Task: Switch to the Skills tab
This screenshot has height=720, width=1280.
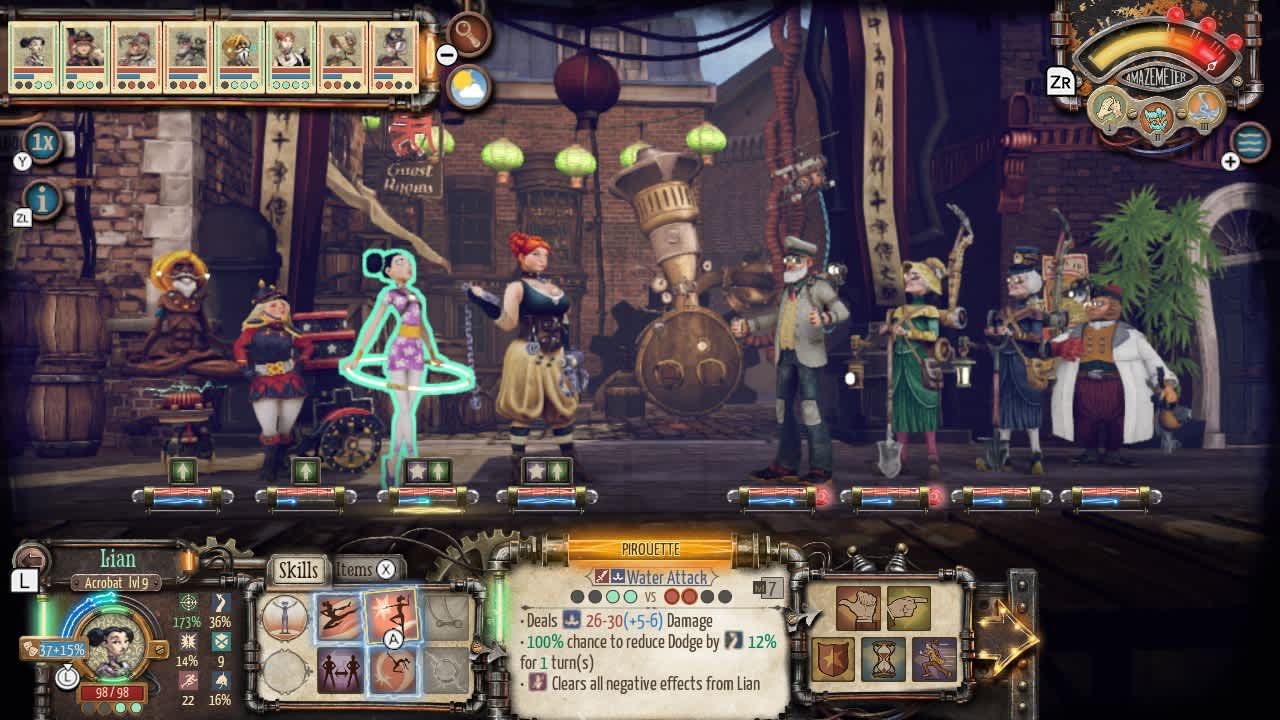Action: pos(297,570)
